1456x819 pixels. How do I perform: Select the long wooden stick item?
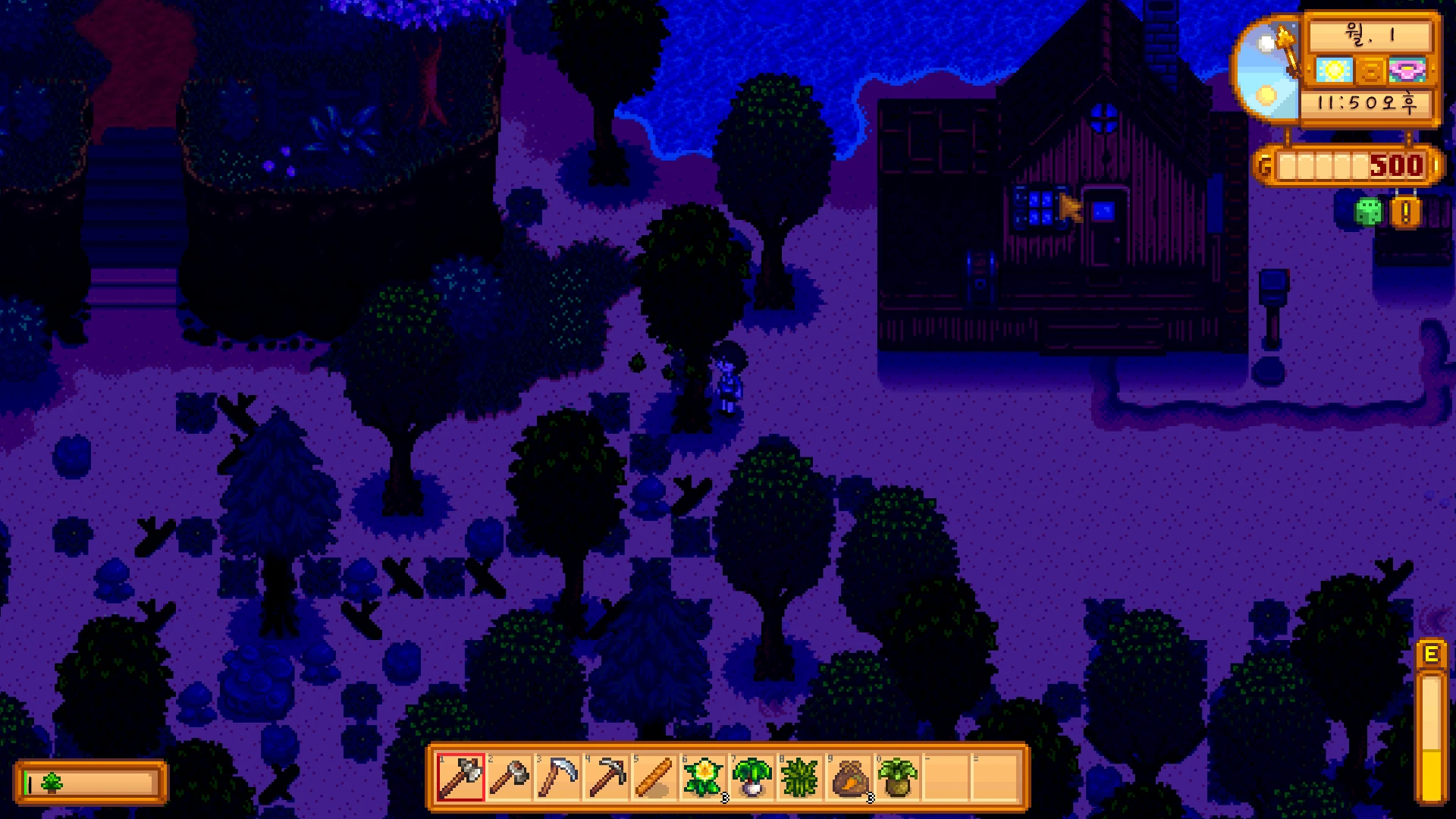[654, 777]
